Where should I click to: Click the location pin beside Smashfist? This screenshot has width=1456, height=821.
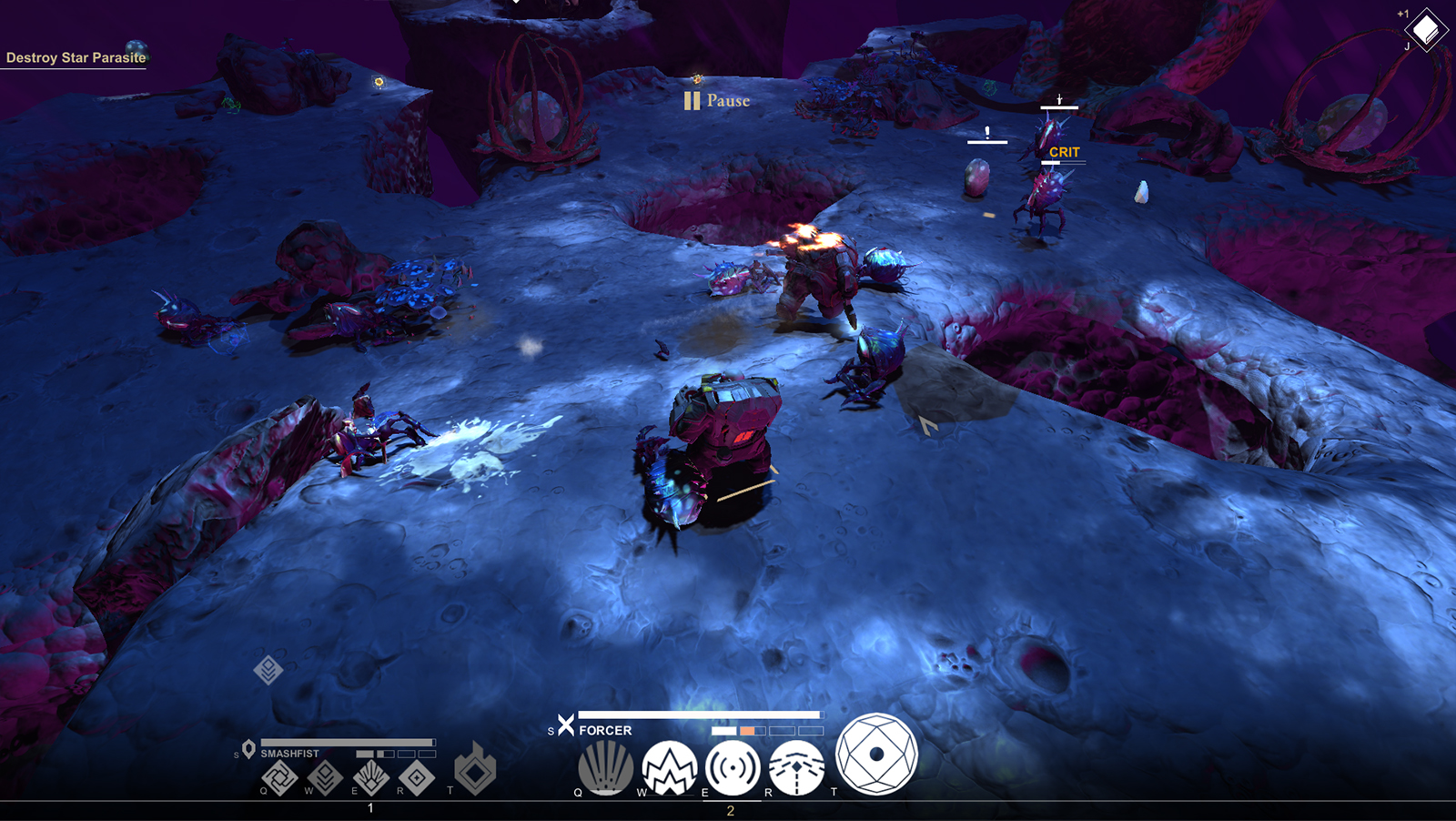point(248,748)
